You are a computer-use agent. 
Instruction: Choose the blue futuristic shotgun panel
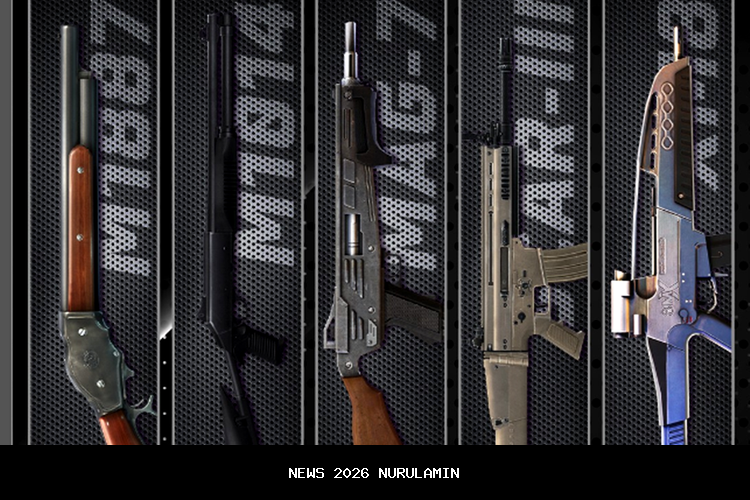[x=668, y=222]
